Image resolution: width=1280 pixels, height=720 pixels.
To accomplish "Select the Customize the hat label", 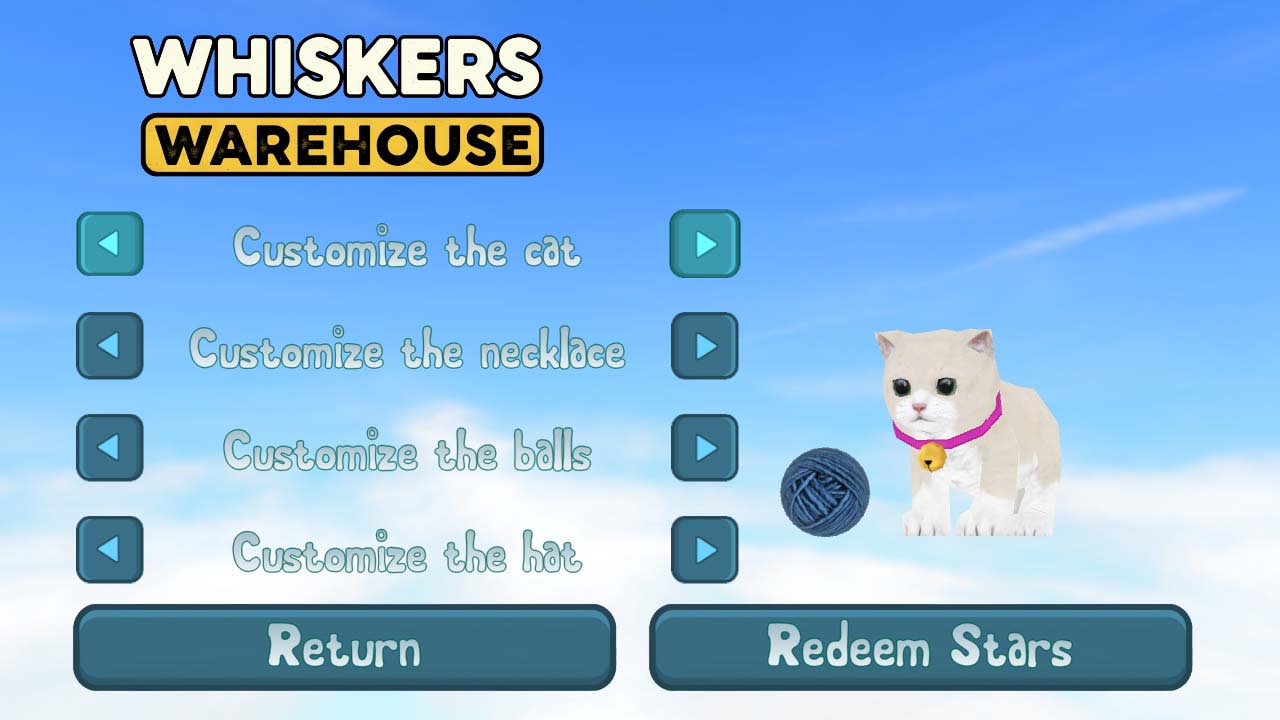I will pos(406,555).
